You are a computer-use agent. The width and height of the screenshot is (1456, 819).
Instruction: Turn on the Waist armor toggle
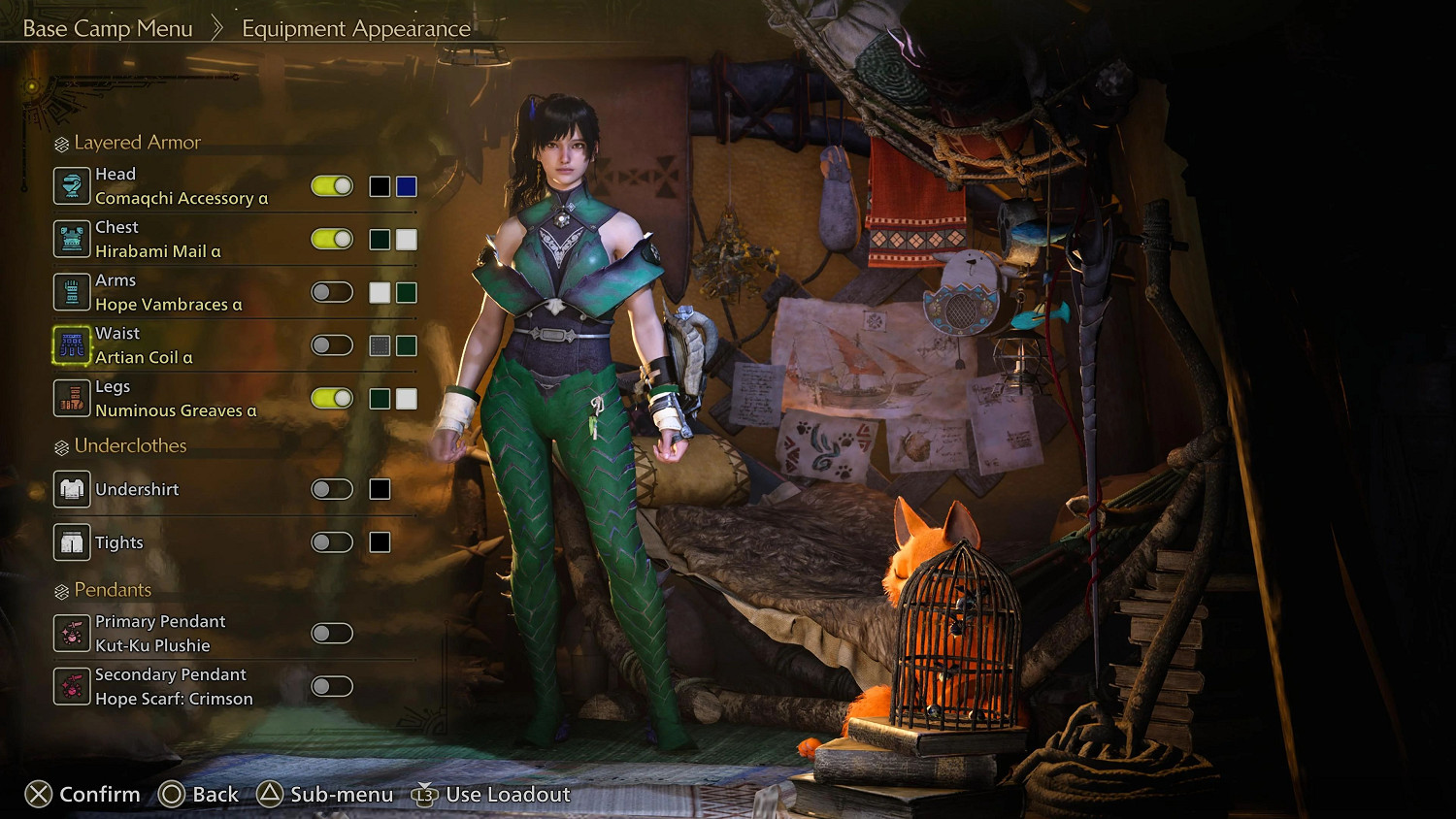(332, 345)
